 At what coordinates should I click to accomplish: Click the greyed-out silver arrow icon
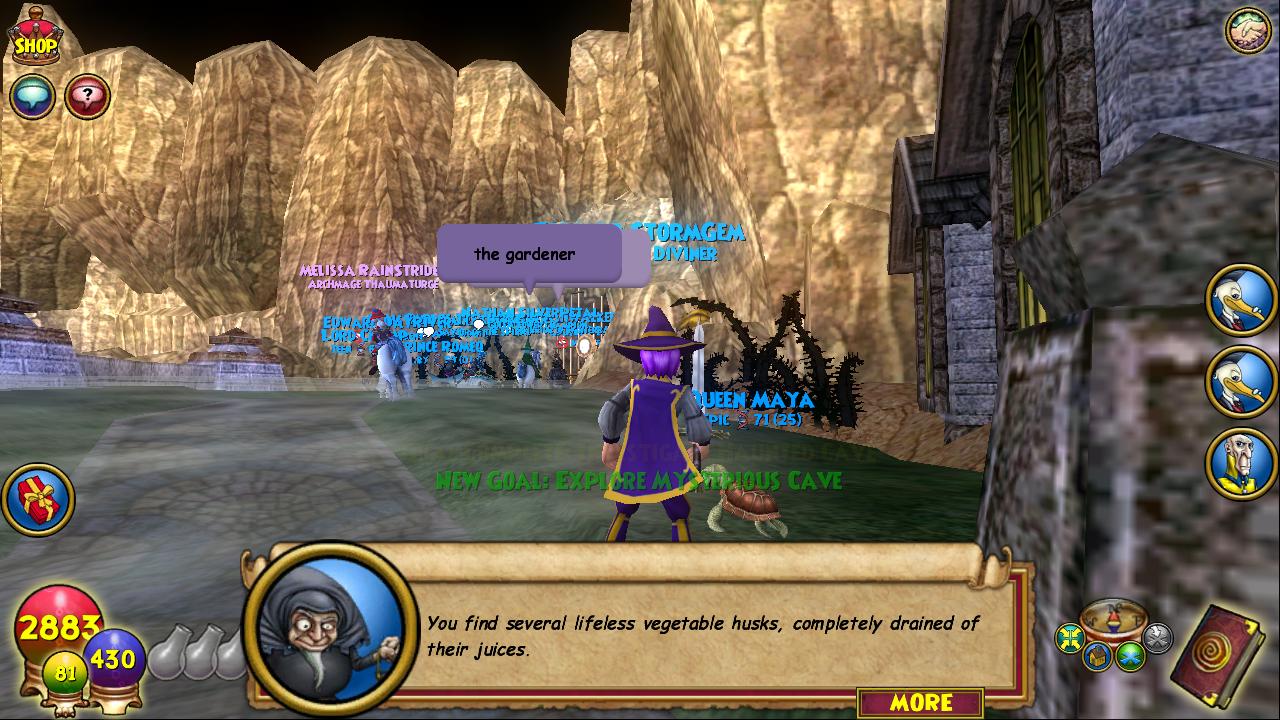[1157, 637]
